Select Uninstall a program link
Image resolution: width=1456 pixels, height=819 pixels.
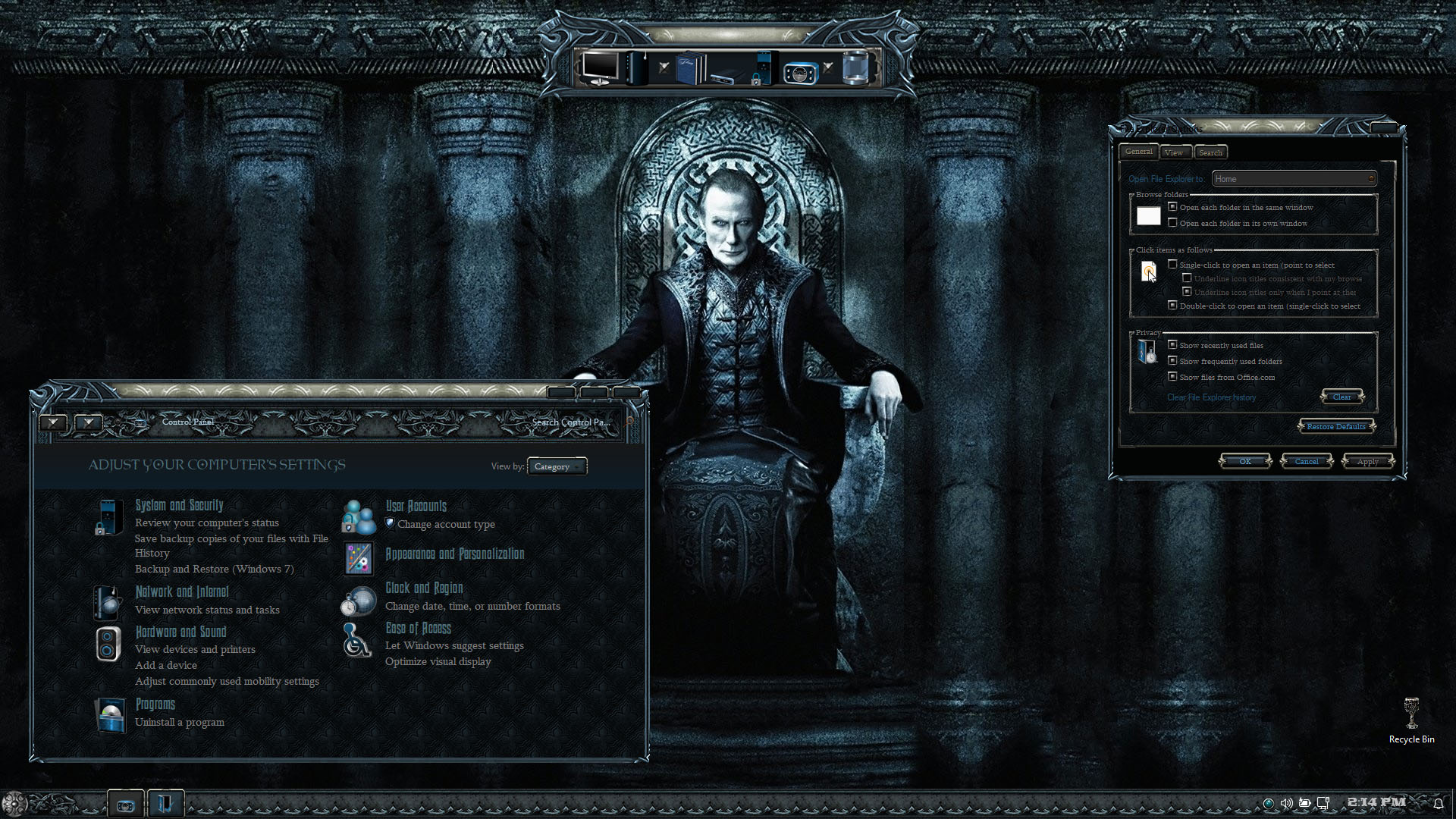click(x=180, y=723)
